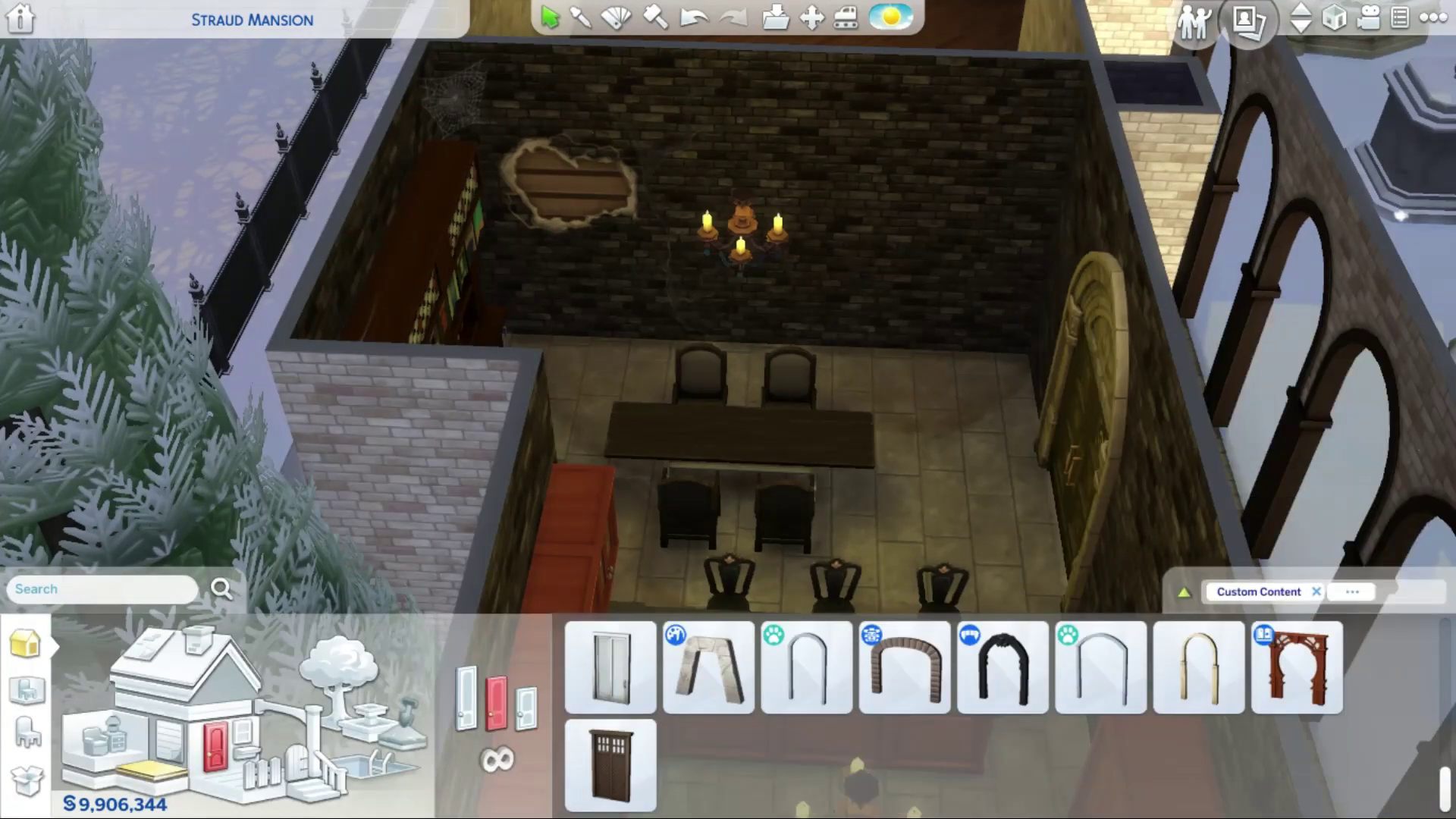Open the Gallery photo icon

point(1247,20)
